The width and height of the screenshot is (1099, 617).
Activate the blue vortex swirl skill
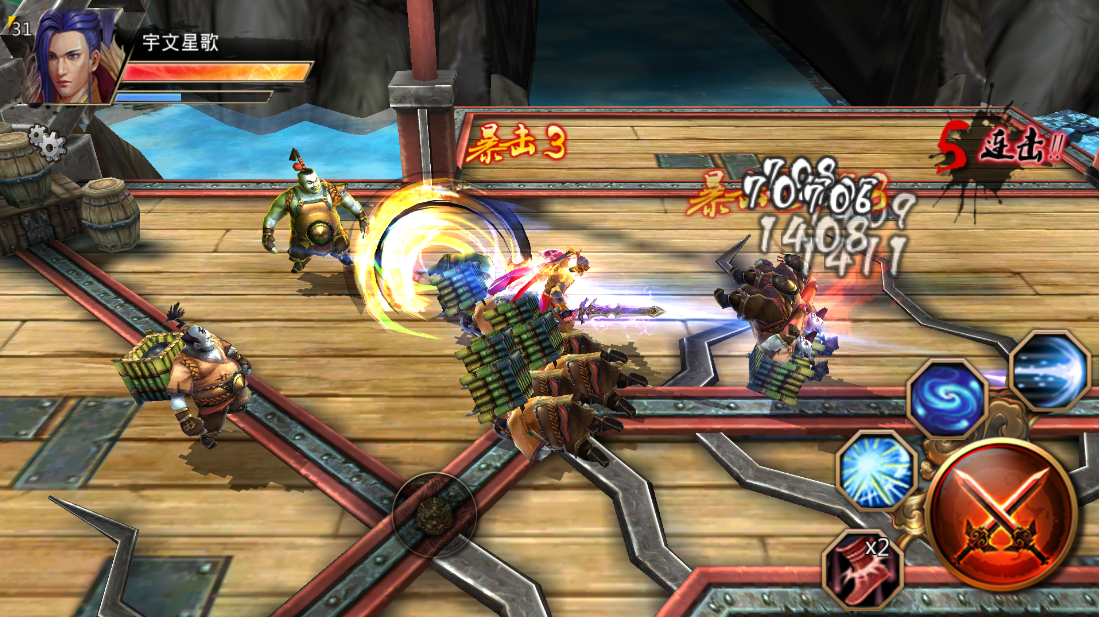coord(947,398)
